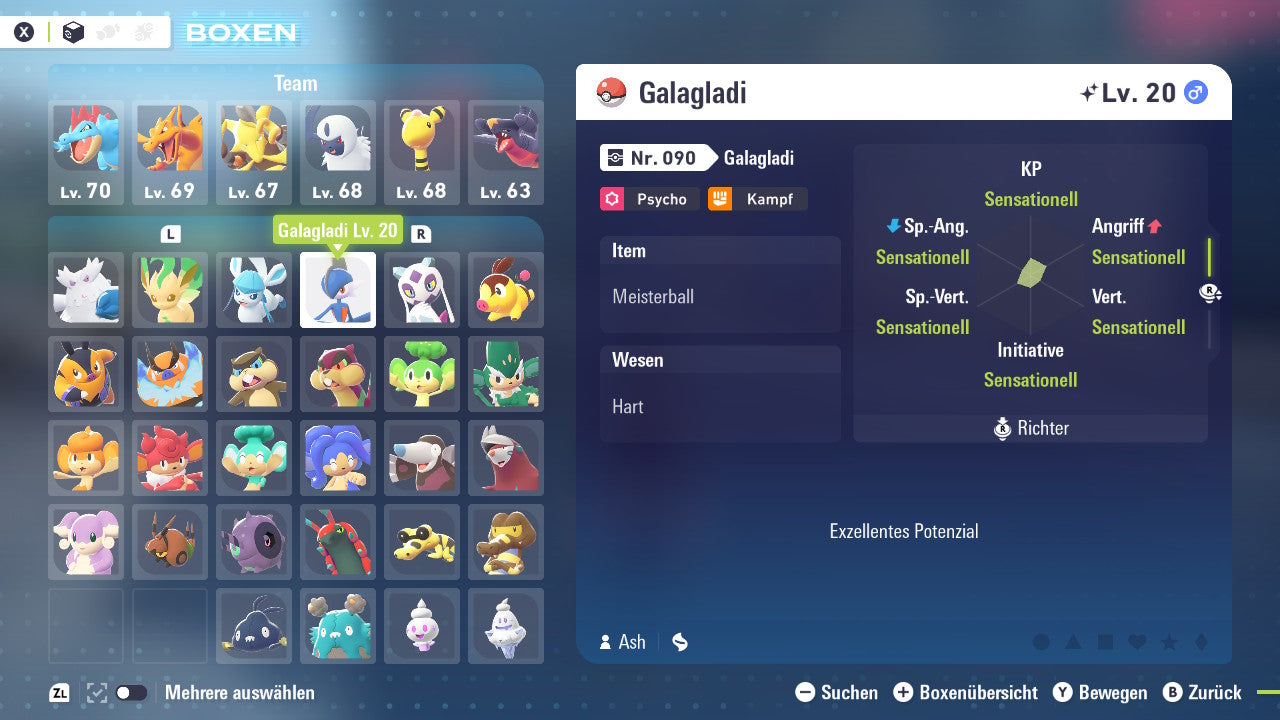Viewport: 1280px width, 720px height.
Task: Click the green stat bar next to Angriff
Action: point(1208,255)
